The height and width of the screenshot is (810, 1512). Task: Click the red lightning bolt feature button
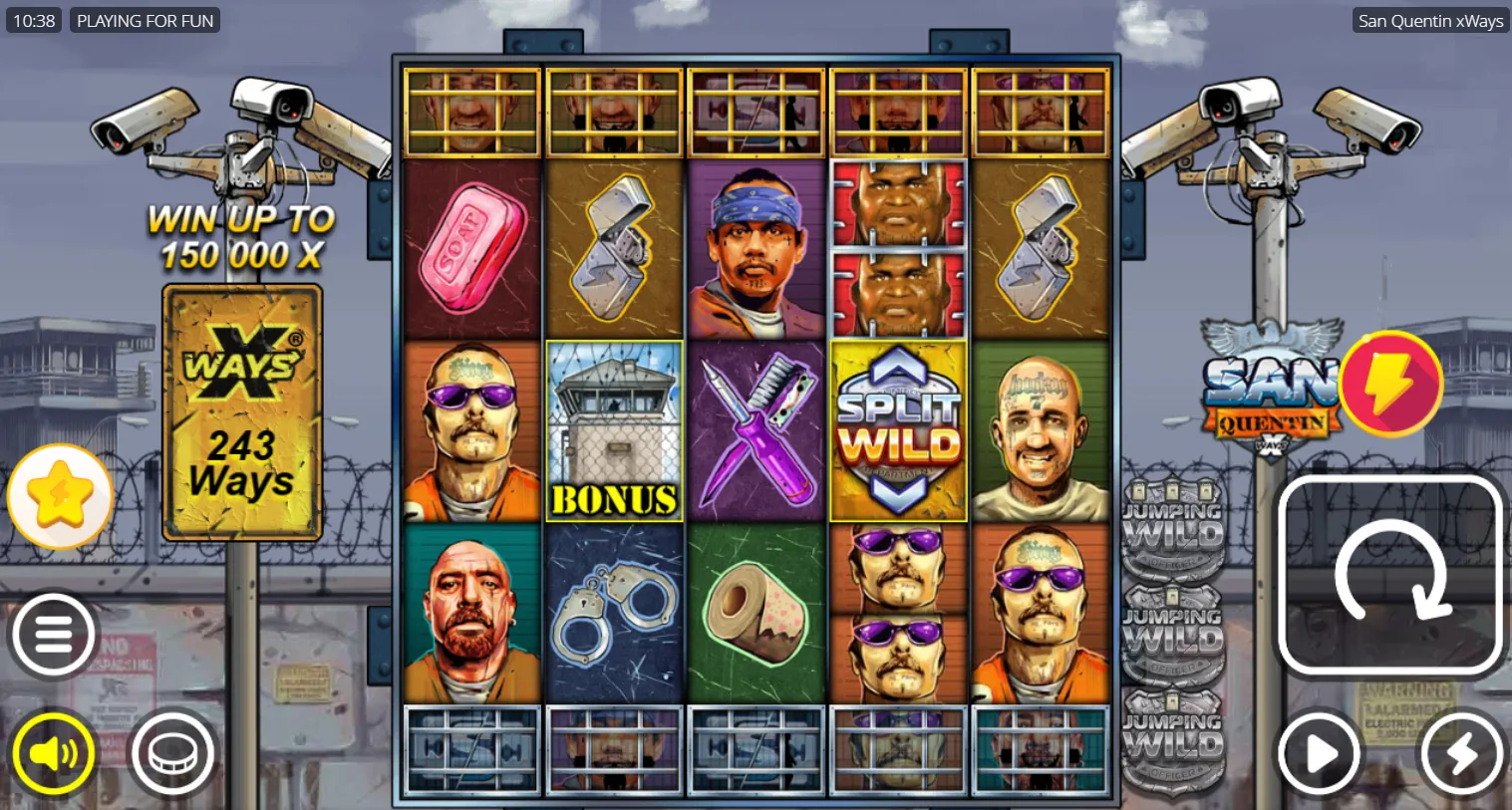click(x=1390, y=384)
